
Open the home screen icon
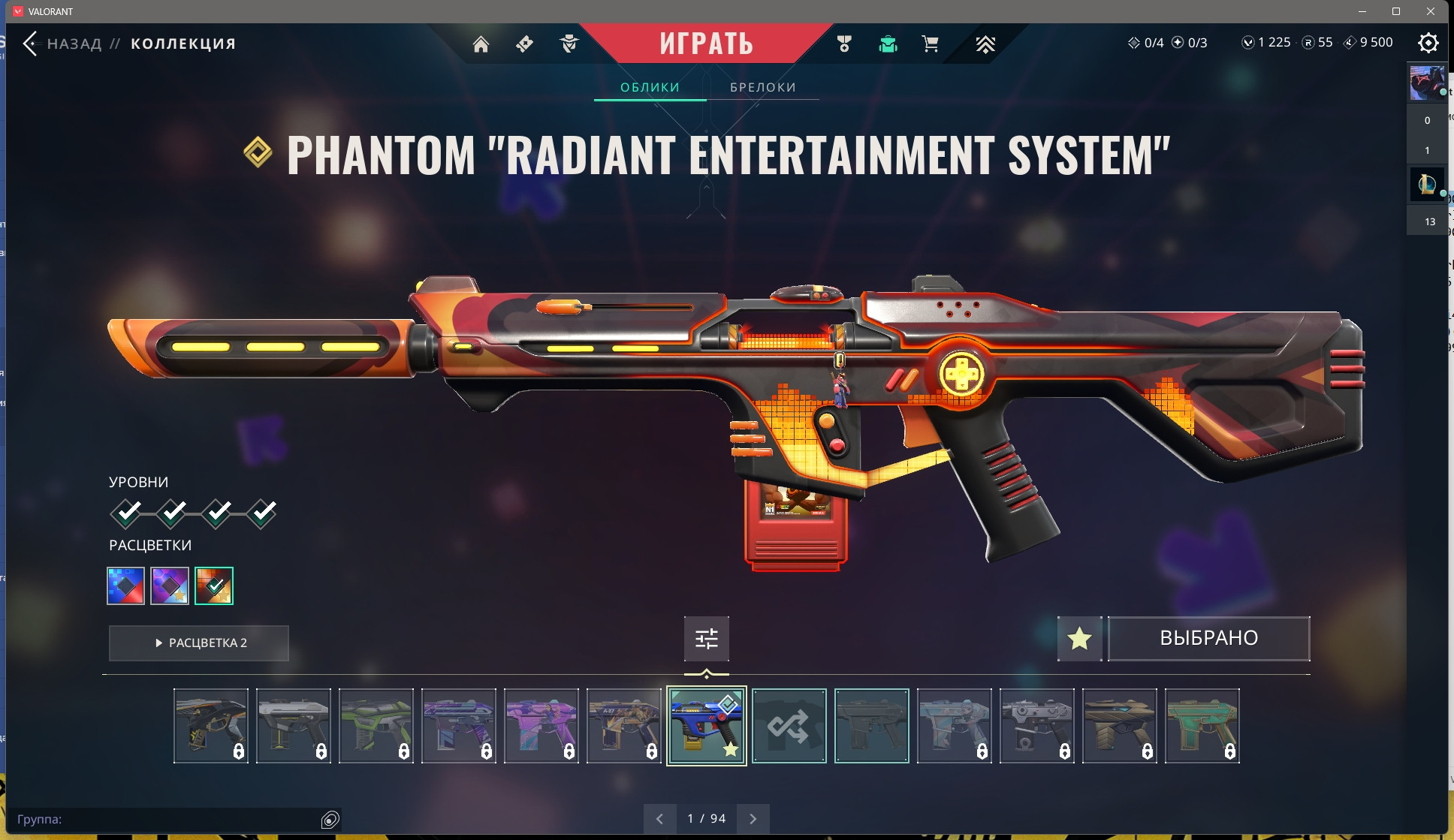pos(481,44)
